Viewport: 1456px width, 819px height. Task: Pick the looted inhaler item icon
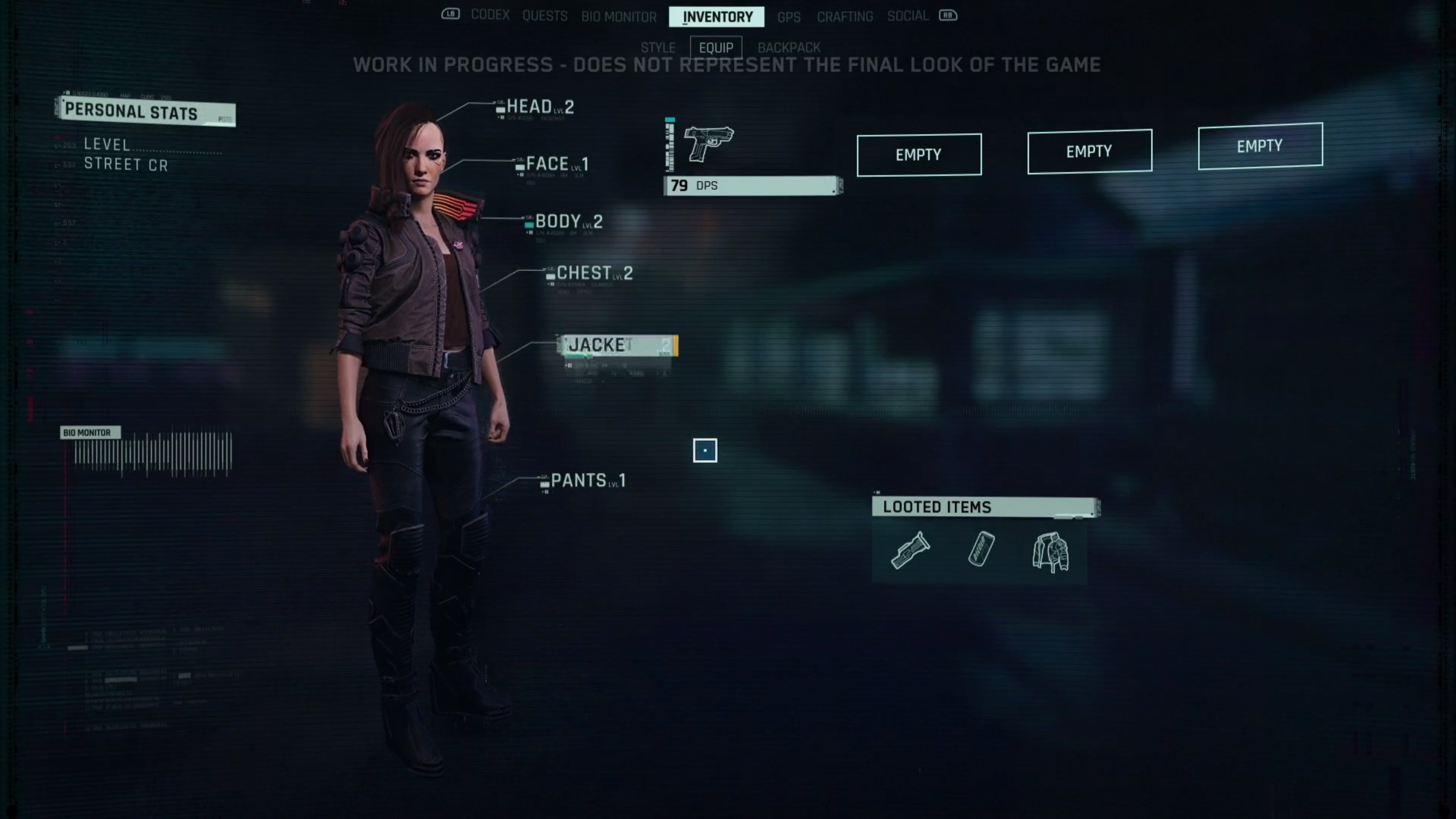(910, 550)
